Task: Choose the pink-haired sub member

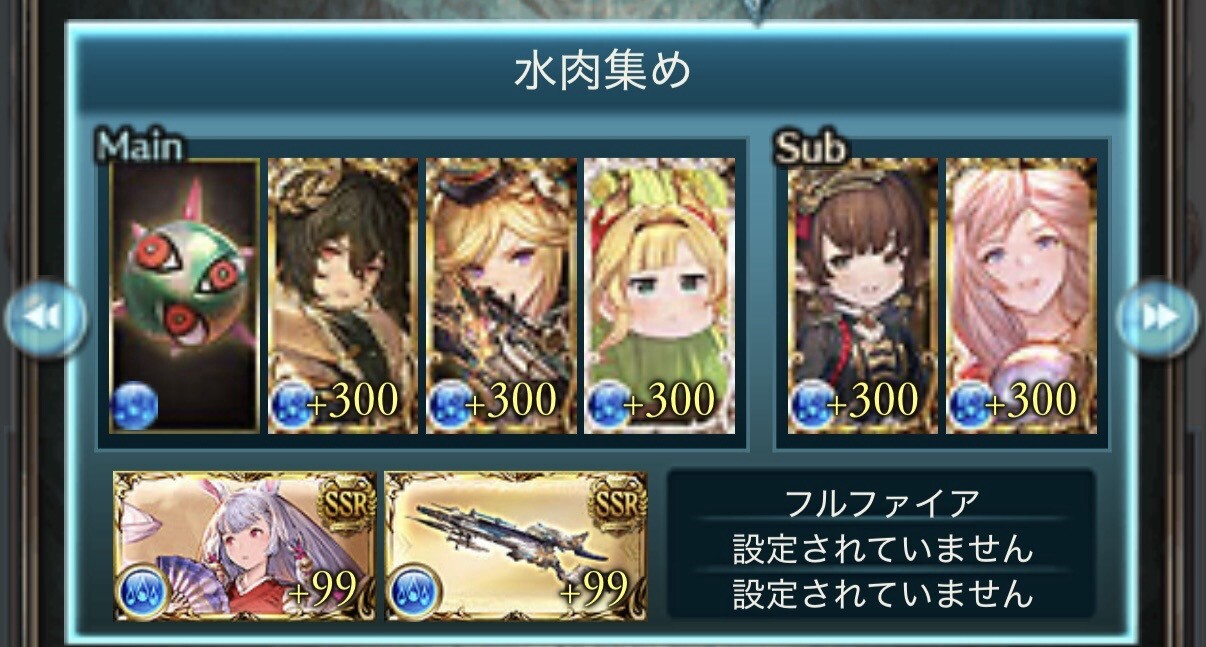Action: coord(1021,296)
